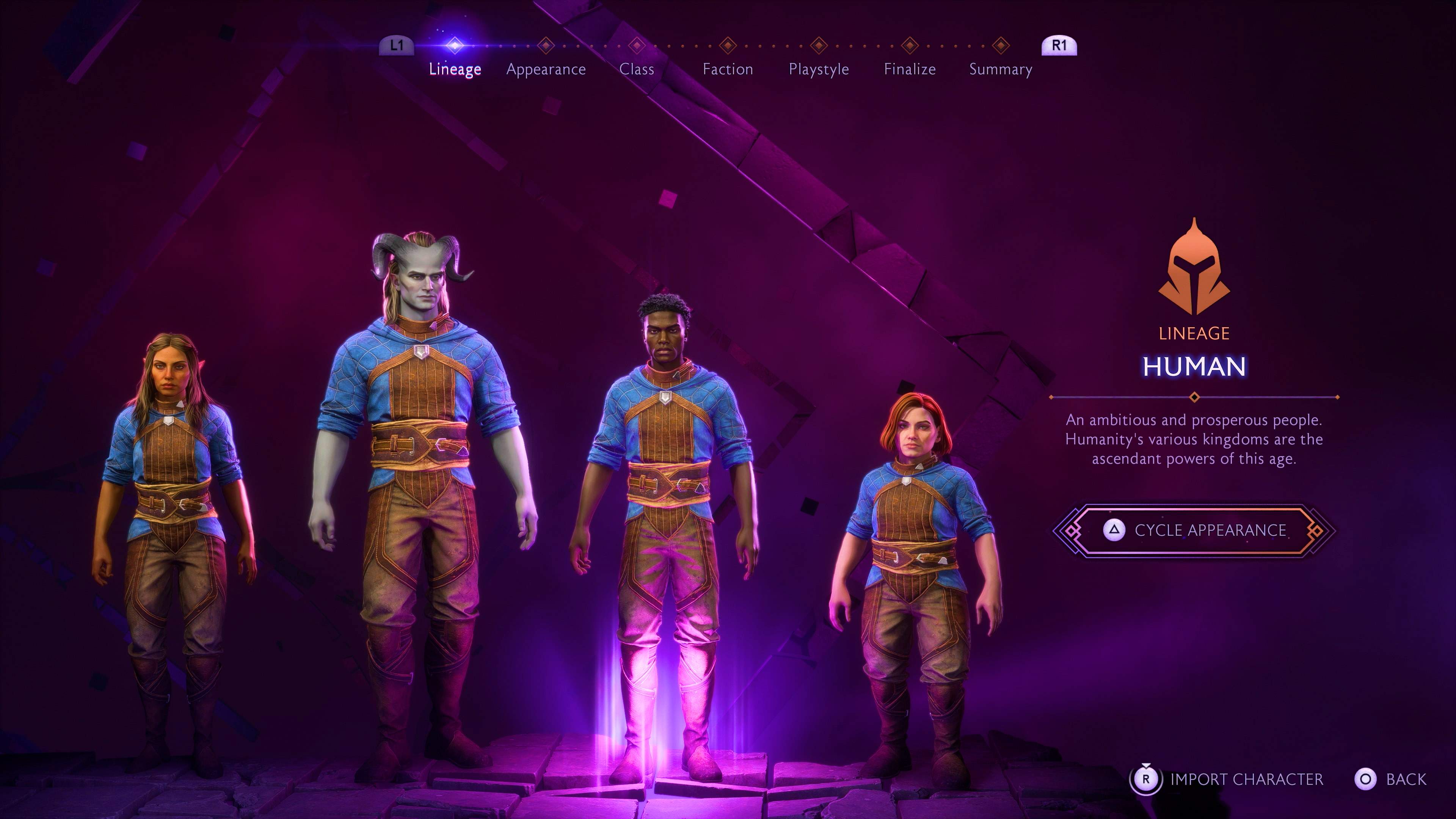Open the Summary step
Image resolution: width=1456 pixels, height=819 pixels.
[1000, 69]
